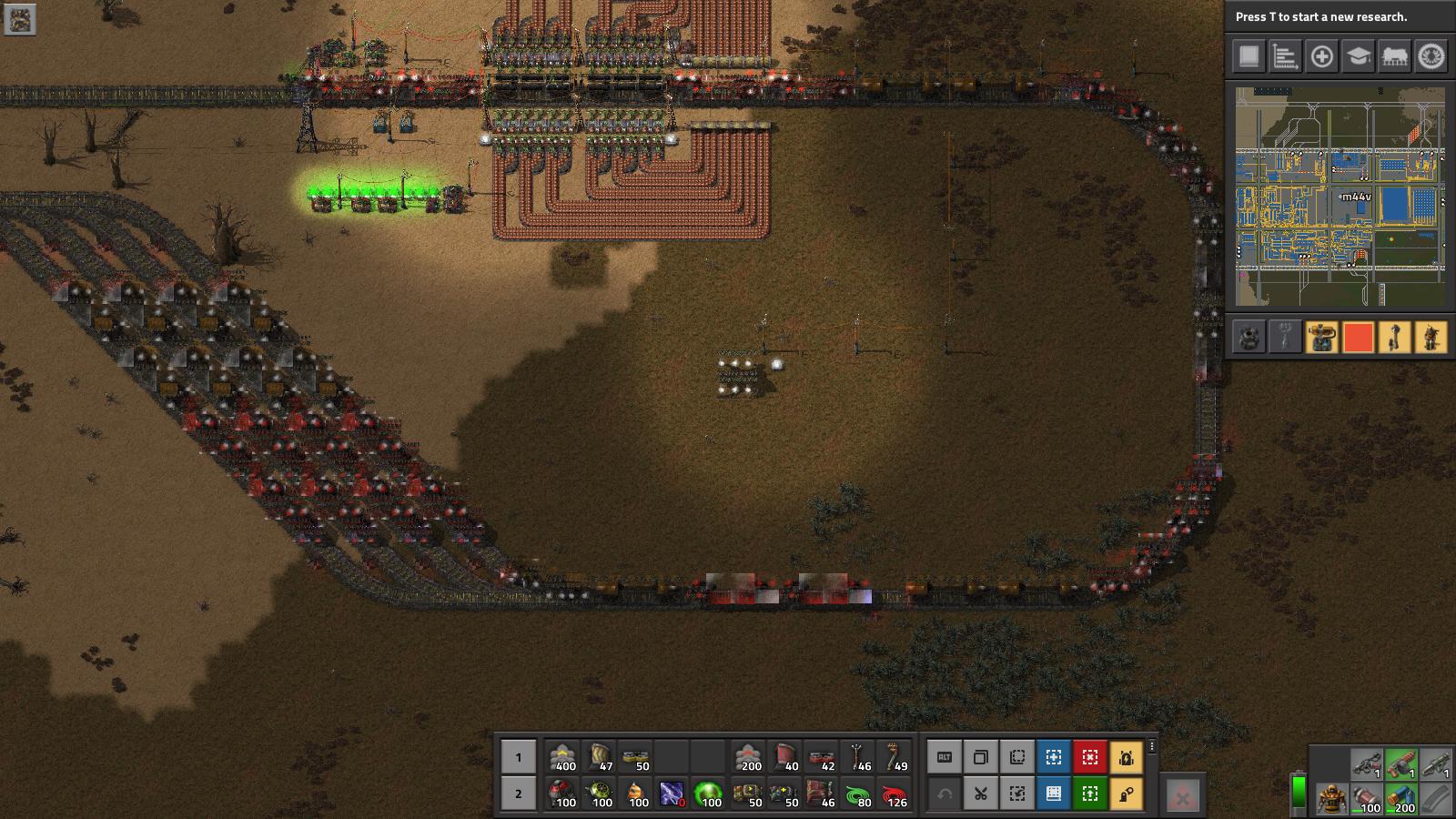Choose the green upgrade planner
The width and height of the screenshot is (1456, 819).
point(1090,794)
